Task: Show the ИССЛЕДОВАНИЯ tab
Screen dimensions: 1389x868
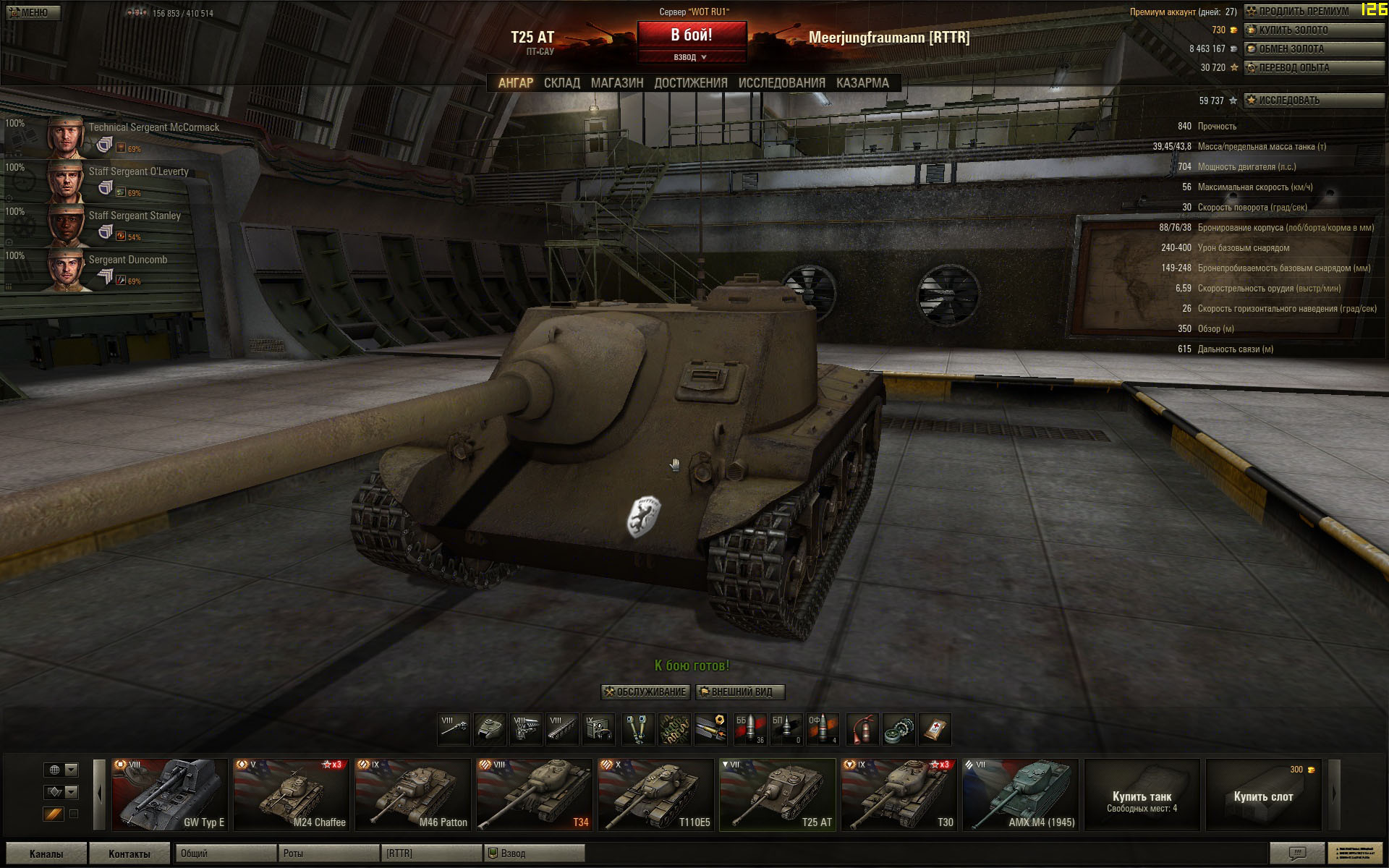Action: (x=781, y=83)
